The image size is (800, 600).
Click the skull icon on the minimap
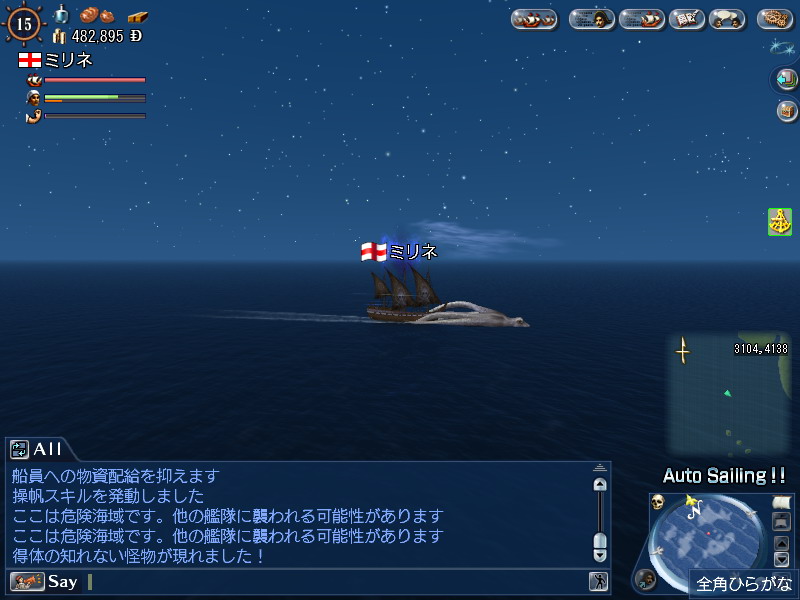658,502
